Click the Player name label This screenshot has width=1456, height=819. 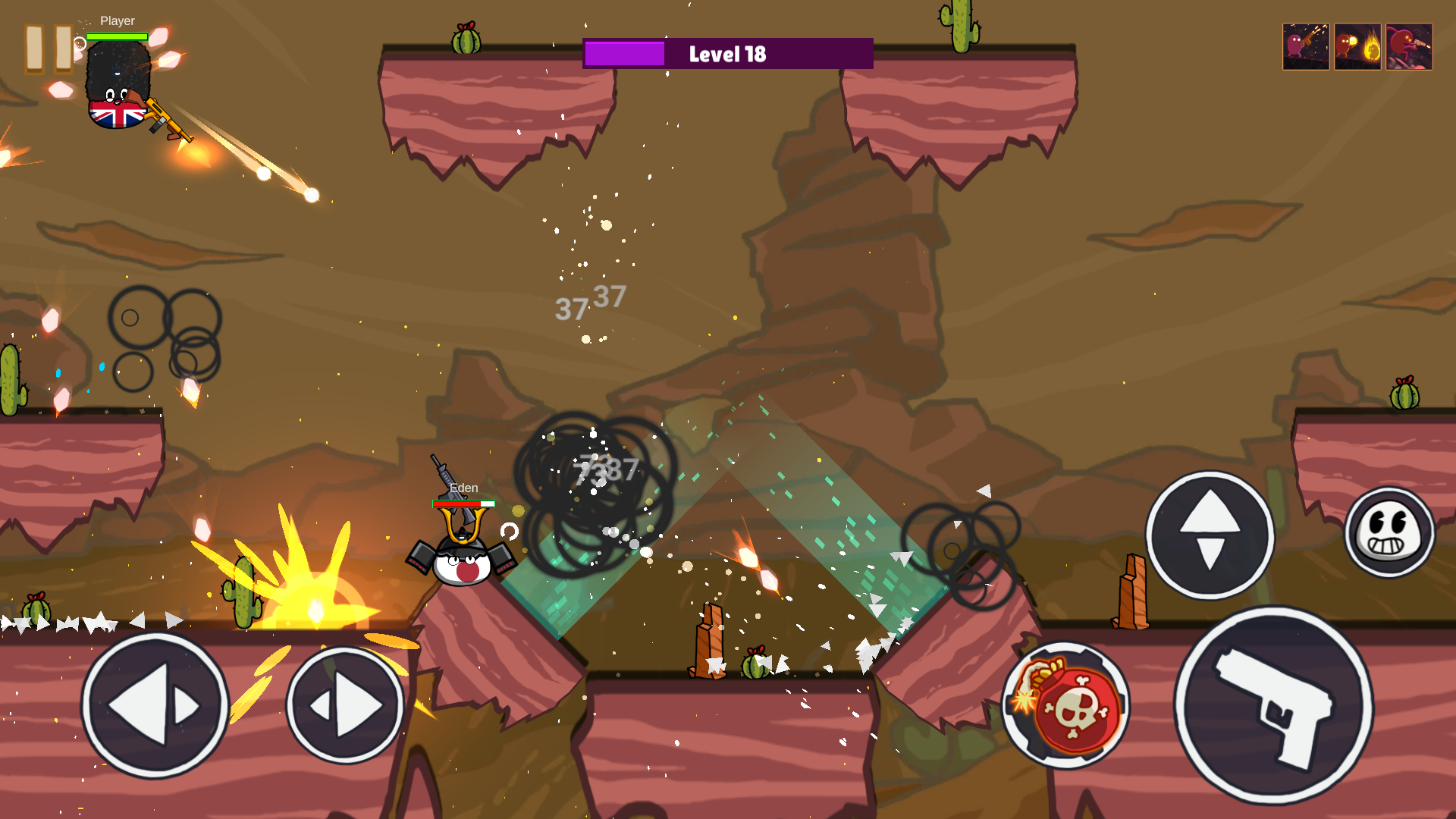point(118,20)
